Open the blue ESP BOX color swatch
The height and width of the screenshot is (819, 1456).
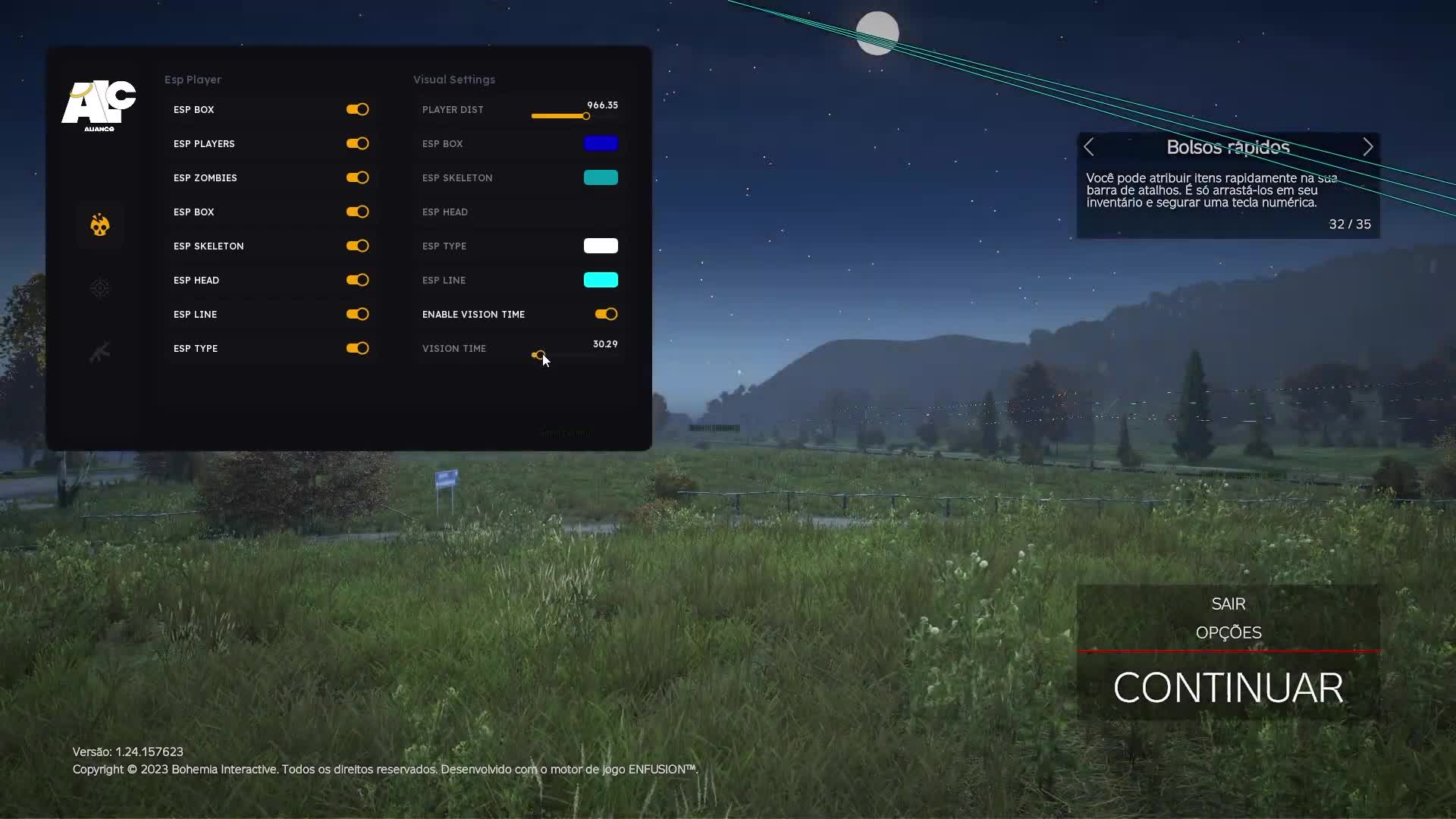click(x=601, y=143)
